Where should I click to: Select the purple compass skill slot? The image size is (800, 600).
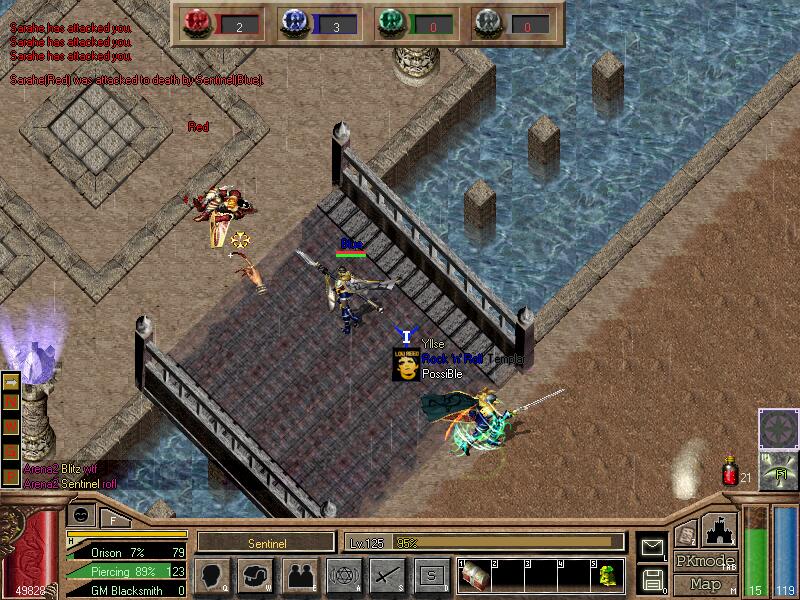[778, 429]
